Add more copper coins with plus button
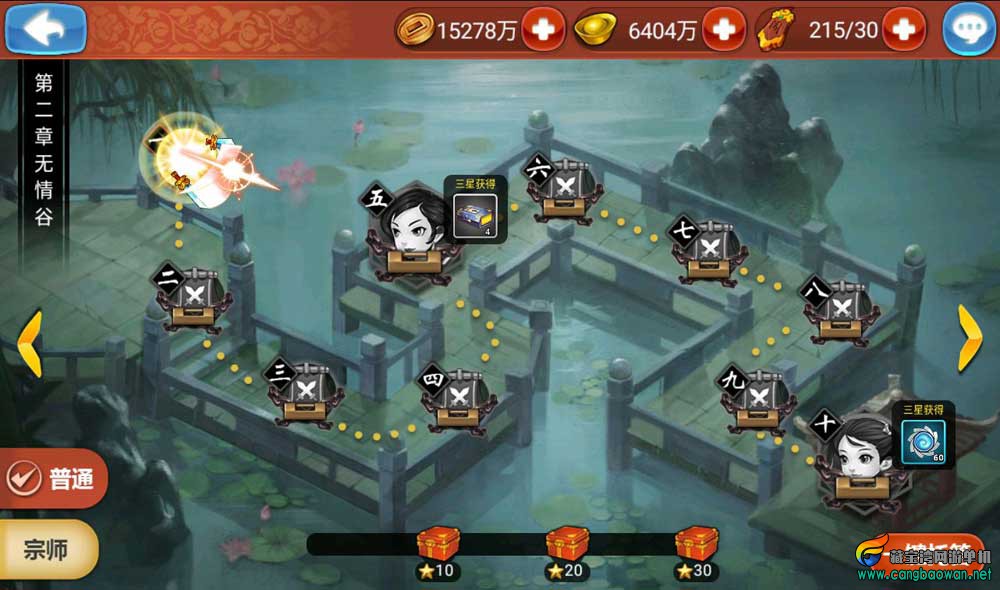Viewport: 1000px width, 590px height. pos(543,30)
